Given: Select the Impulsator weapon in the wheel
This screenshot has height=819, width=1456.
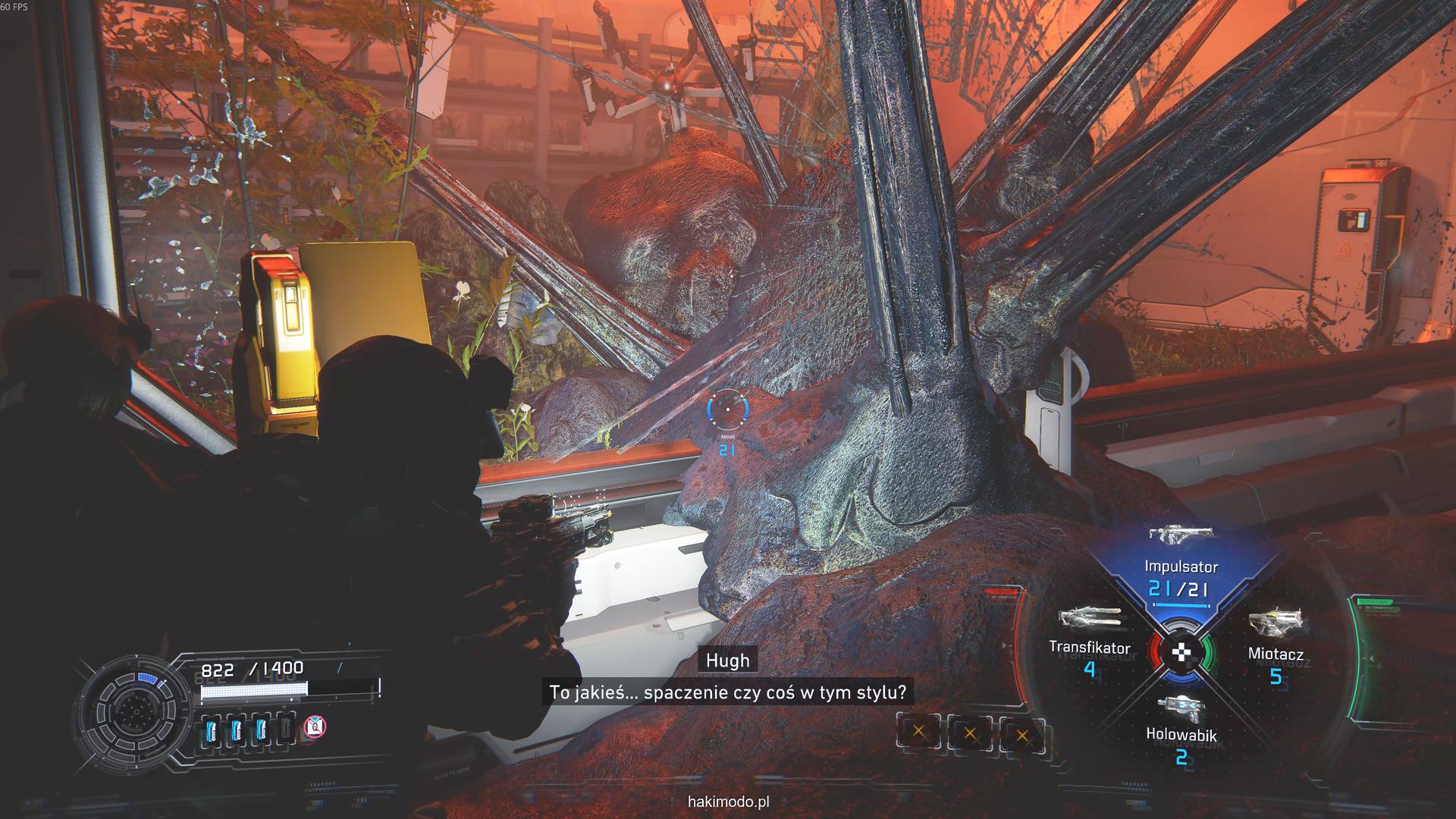Looking at the screenshot, I should coord(1181,565).
